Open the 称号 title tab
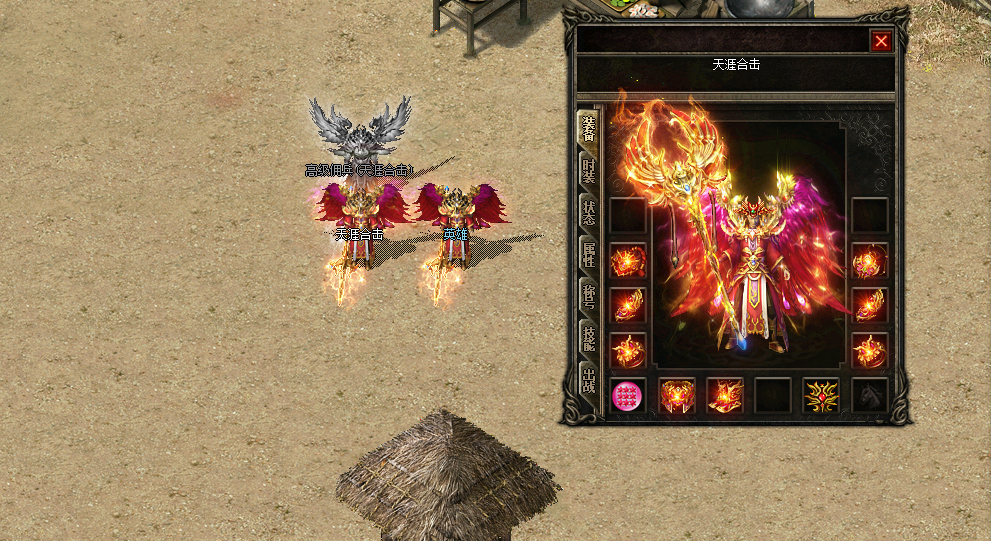 [588, 296]
